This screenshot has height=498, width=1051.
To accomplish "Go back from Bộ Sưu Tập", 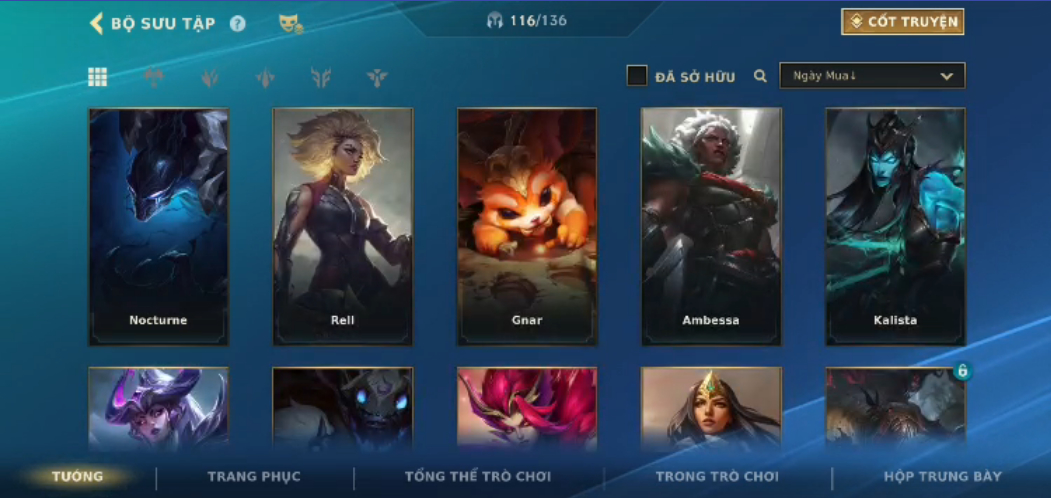I will [x=97, y=23].
